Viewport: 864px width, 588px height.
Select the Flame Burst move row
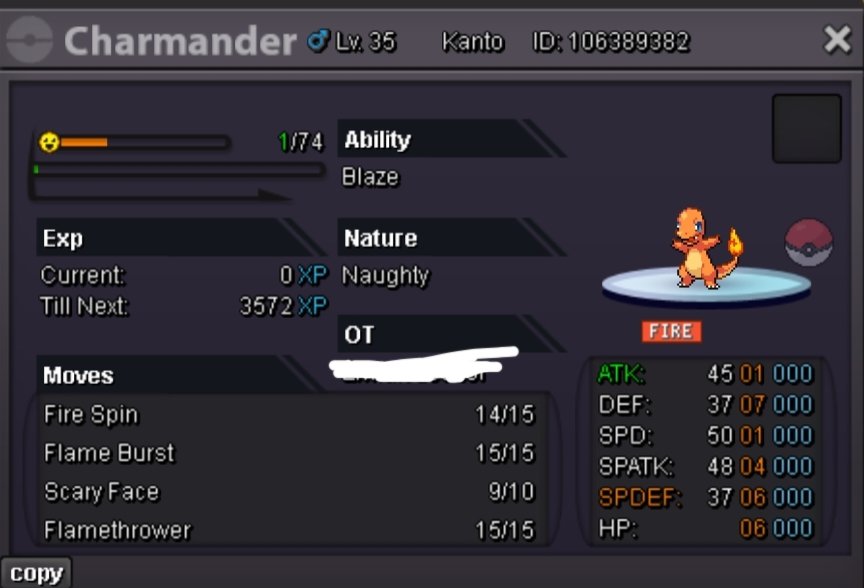[x=288, y=453]
